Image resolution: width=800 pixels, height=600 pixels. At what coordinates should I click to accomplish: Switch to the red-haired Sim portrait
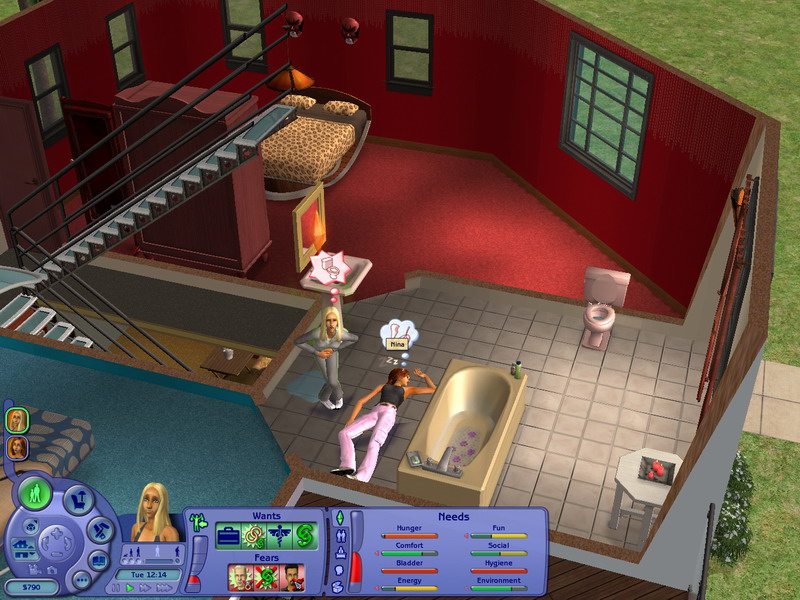(x=17, y=447)
